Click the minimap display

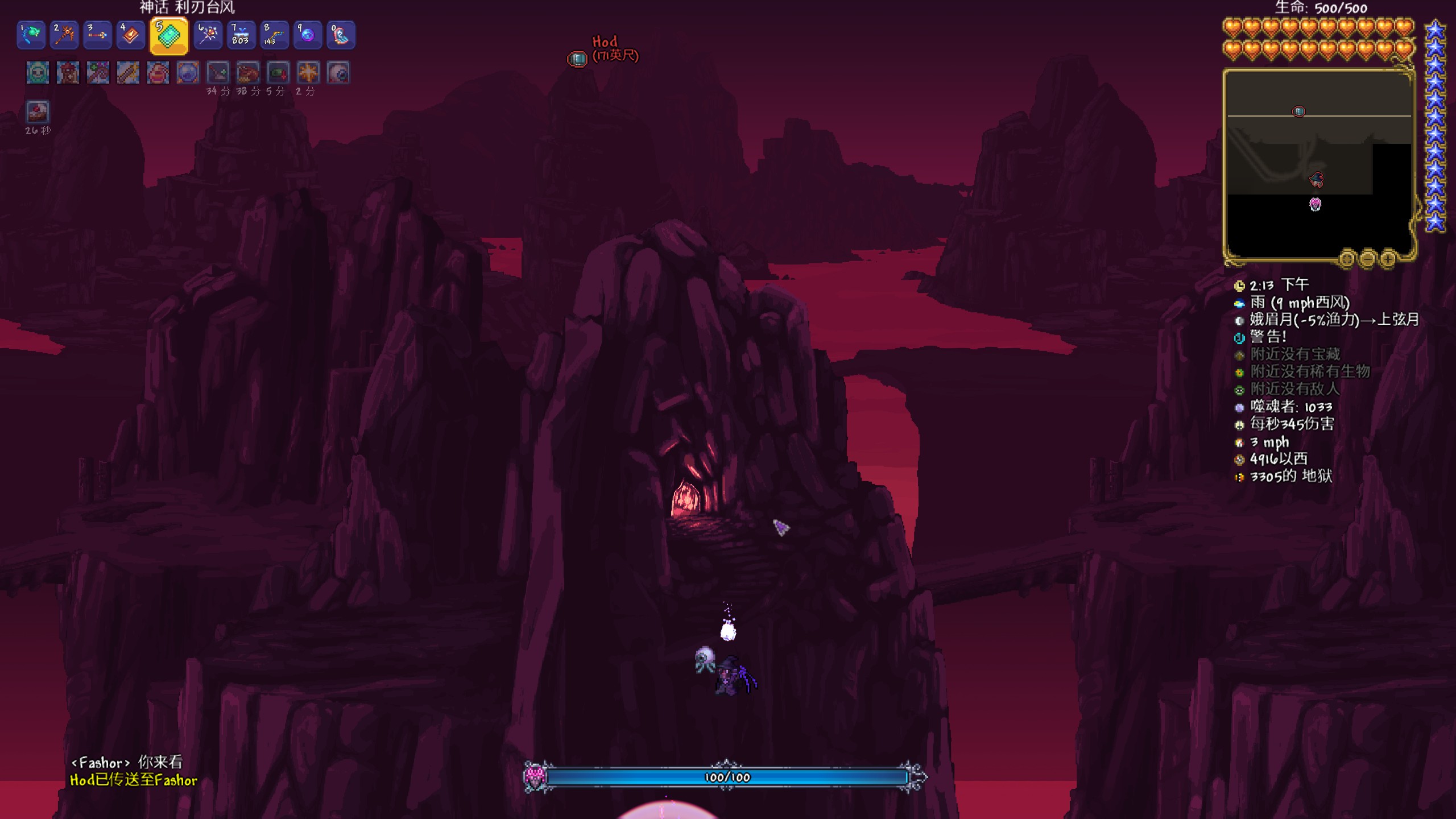click(x=1318, y=165)
